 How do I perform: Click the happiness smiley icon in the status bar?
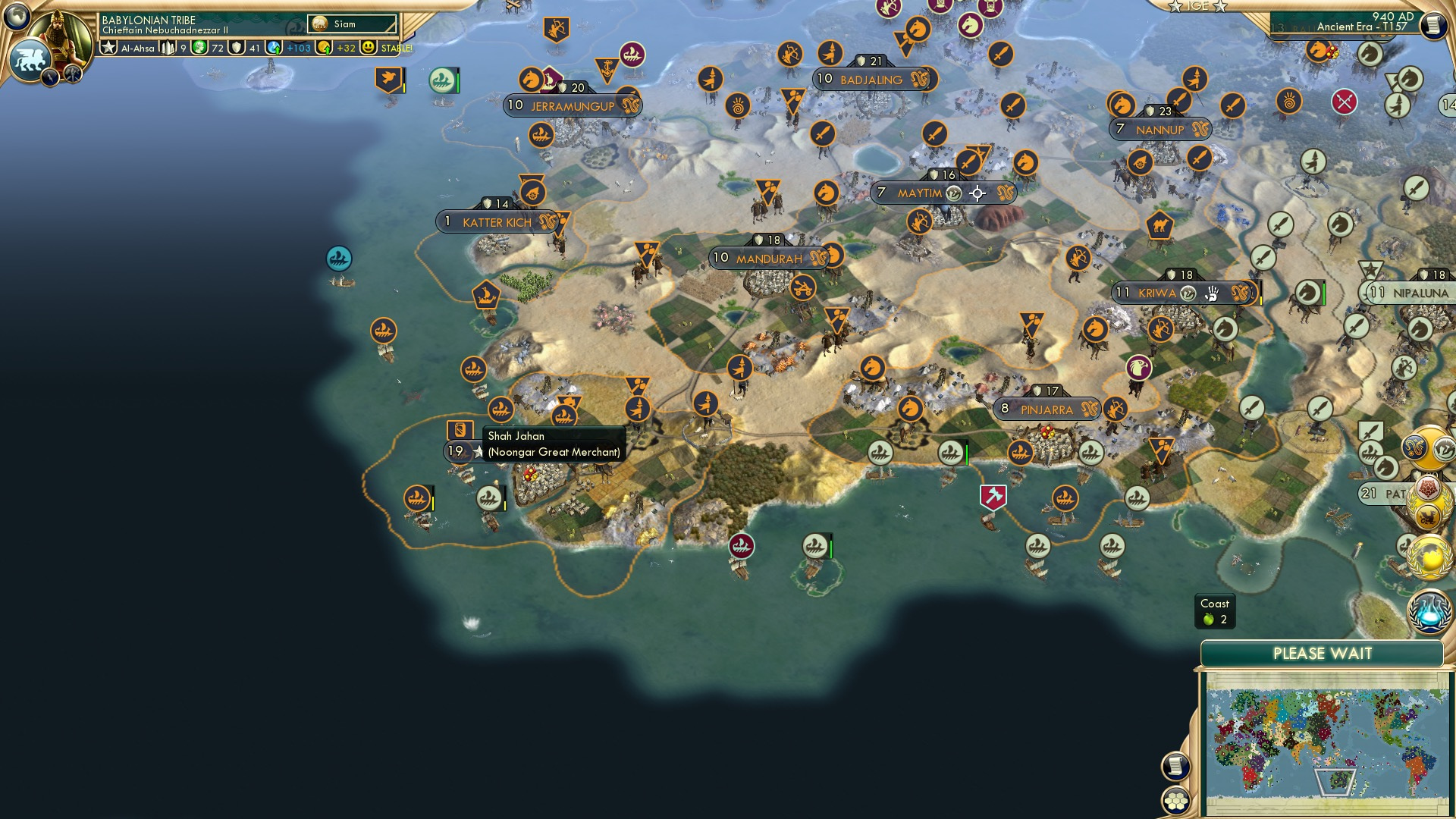click(x=369, y=47)
